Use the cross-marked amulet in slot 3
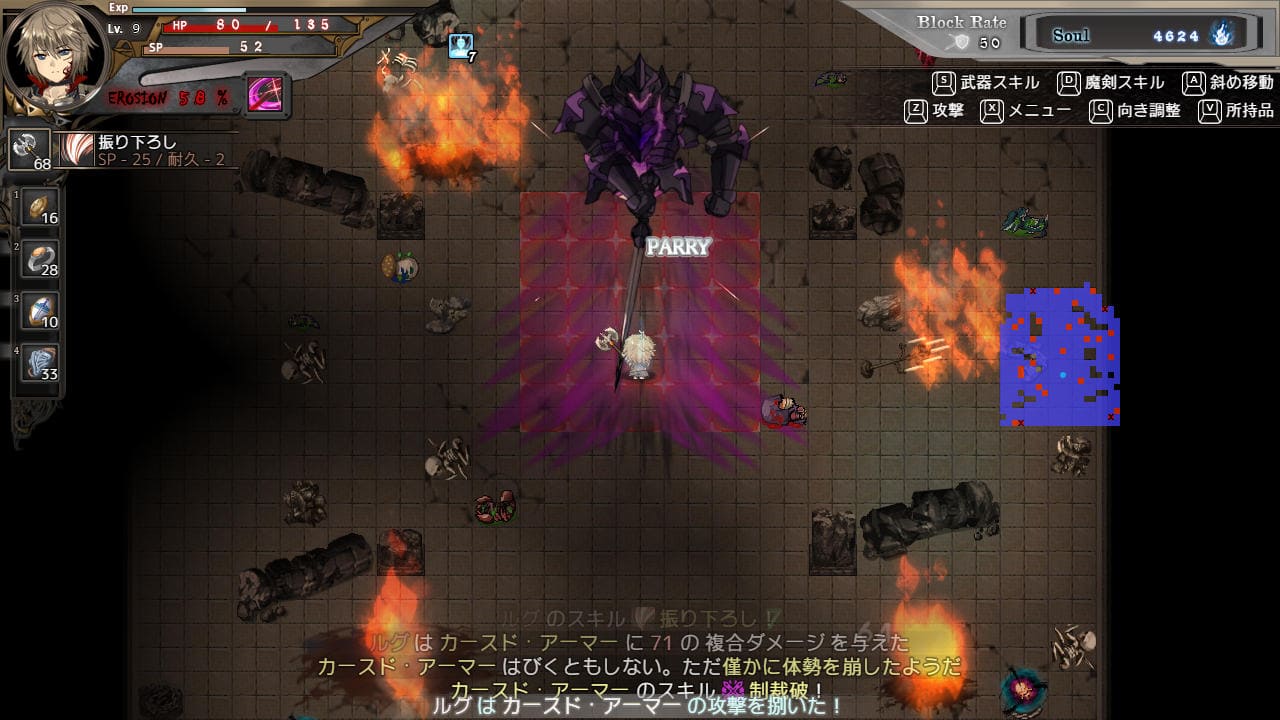1280x720 pixels. point(40,310)
